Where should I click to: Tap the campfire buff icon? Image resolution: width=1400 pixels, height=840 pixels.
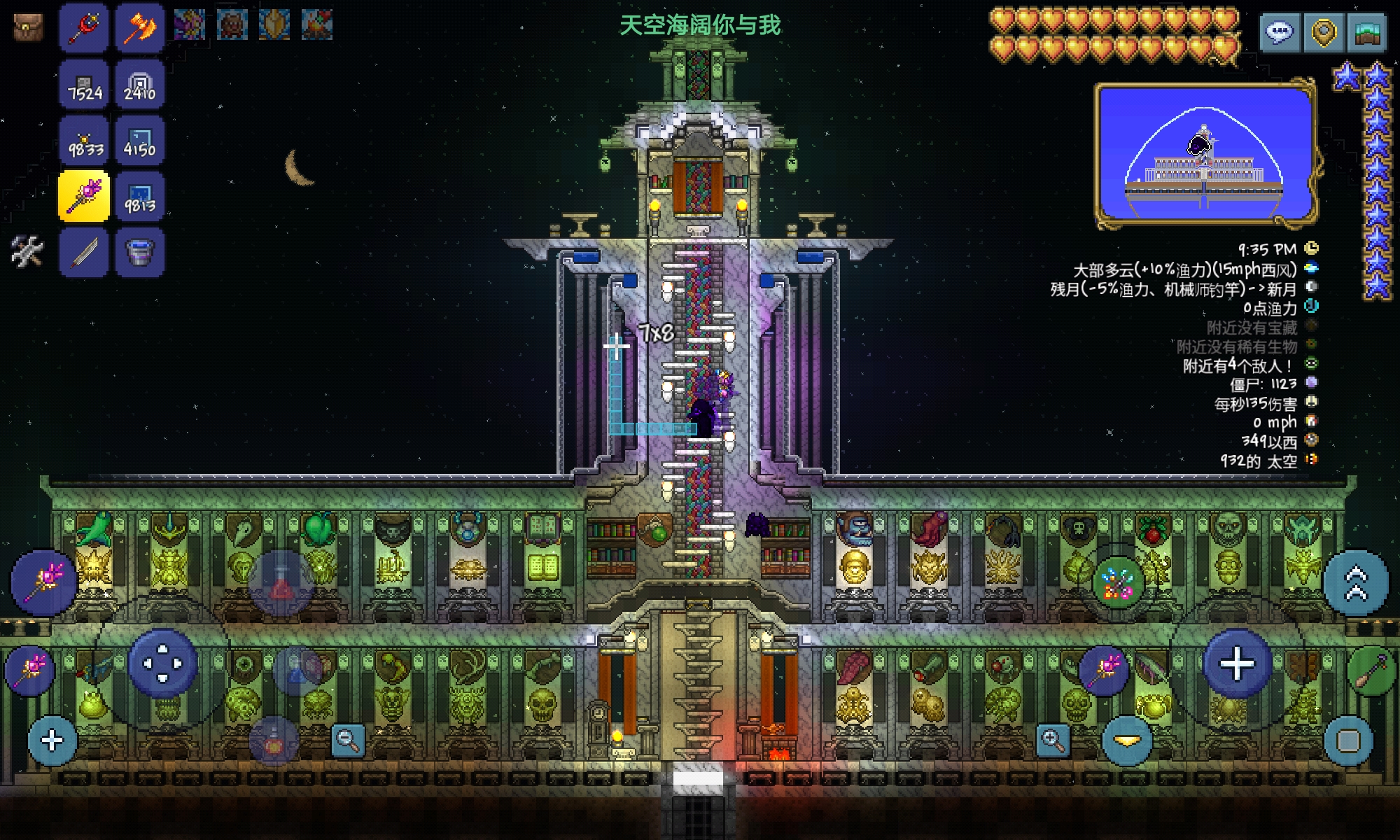tap(316, 25)
